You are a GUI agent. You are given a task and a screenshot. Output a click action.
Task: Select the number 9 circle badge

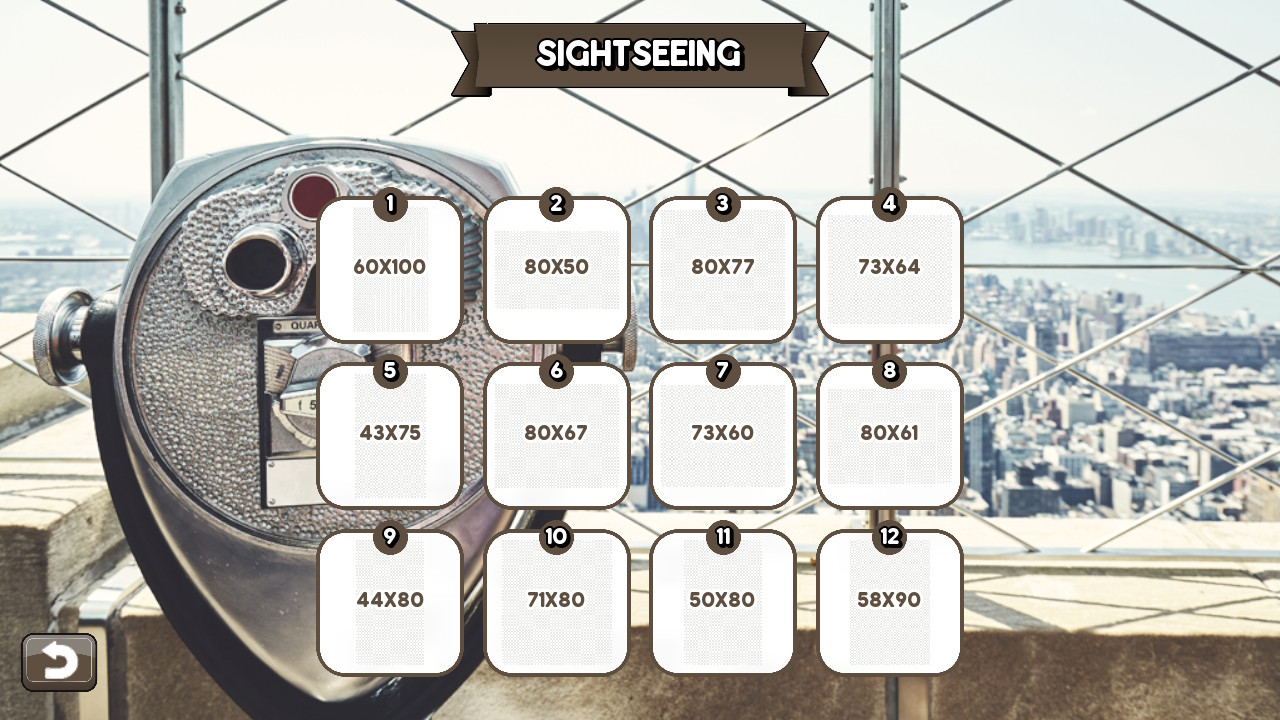tap(389, 537)
